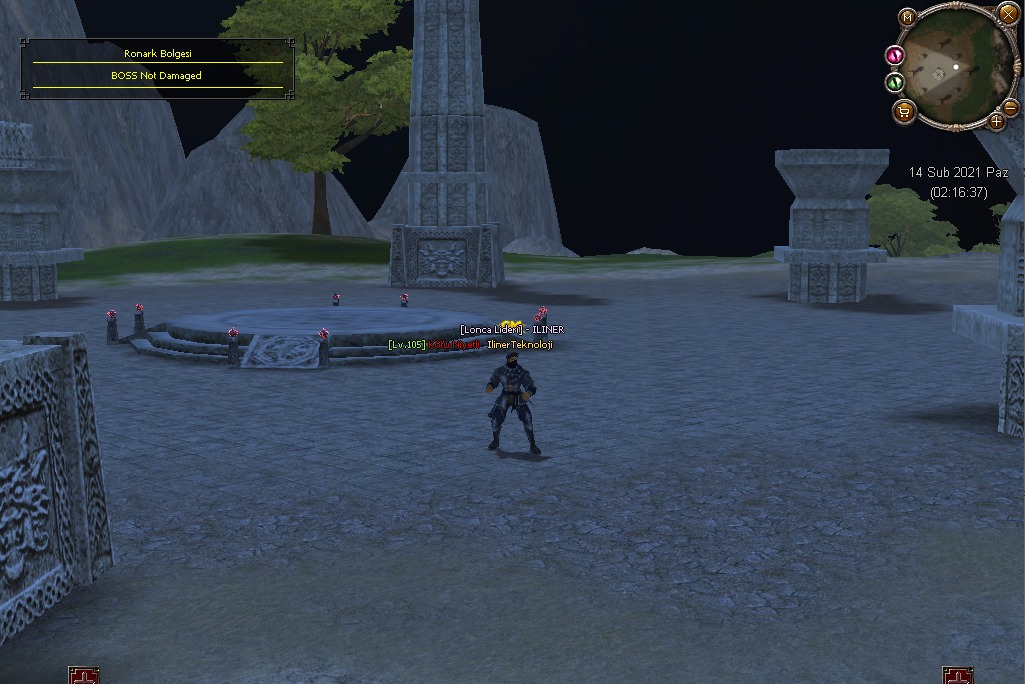The height and width of the screenshot is (684, 1025).
Task: Zoom in the minimap with plus button
Action: coord(996,121)
